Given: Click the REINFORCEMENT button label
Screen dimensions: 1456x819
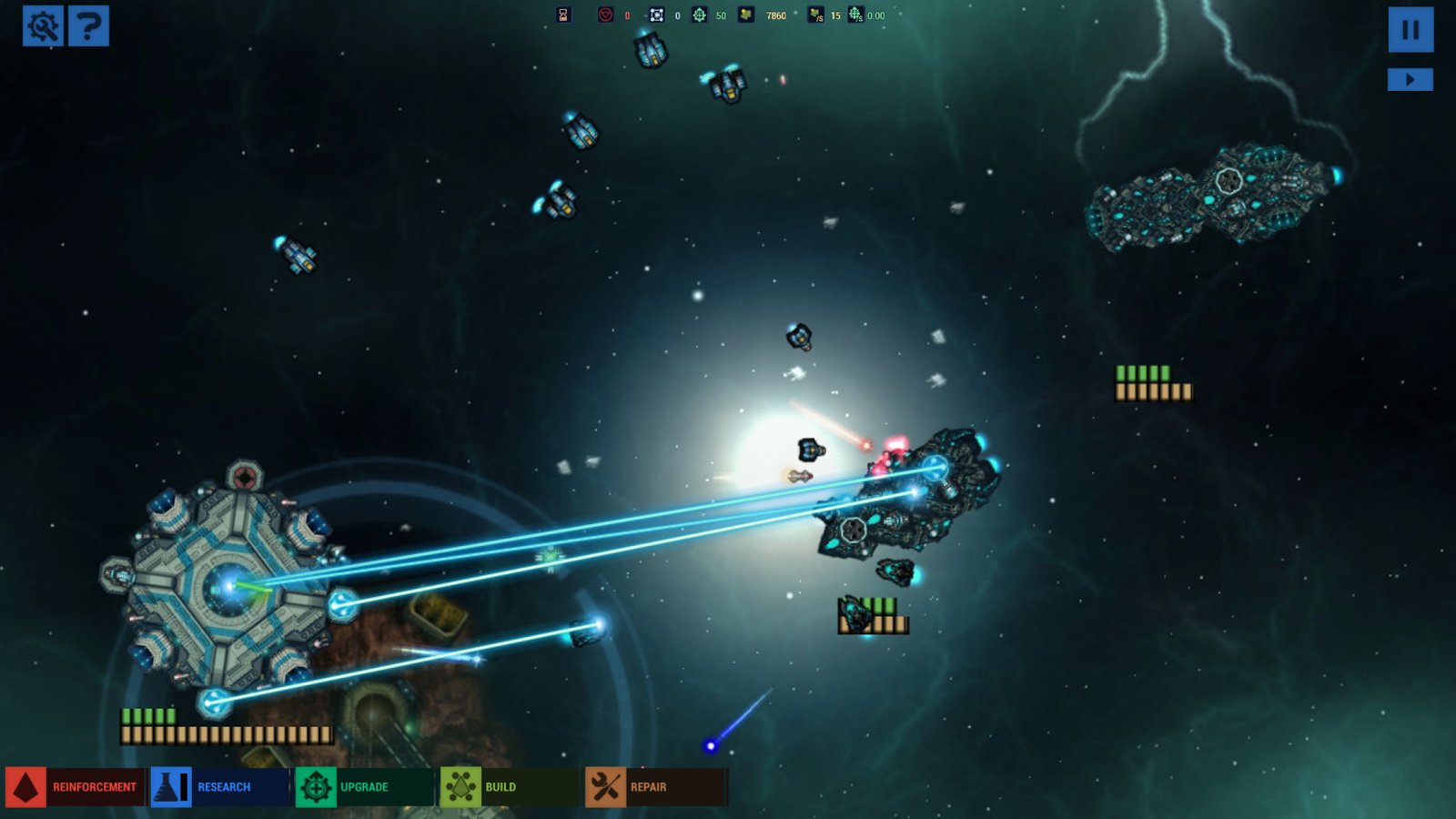Looking at the screenshot, I should coord(94,786).
